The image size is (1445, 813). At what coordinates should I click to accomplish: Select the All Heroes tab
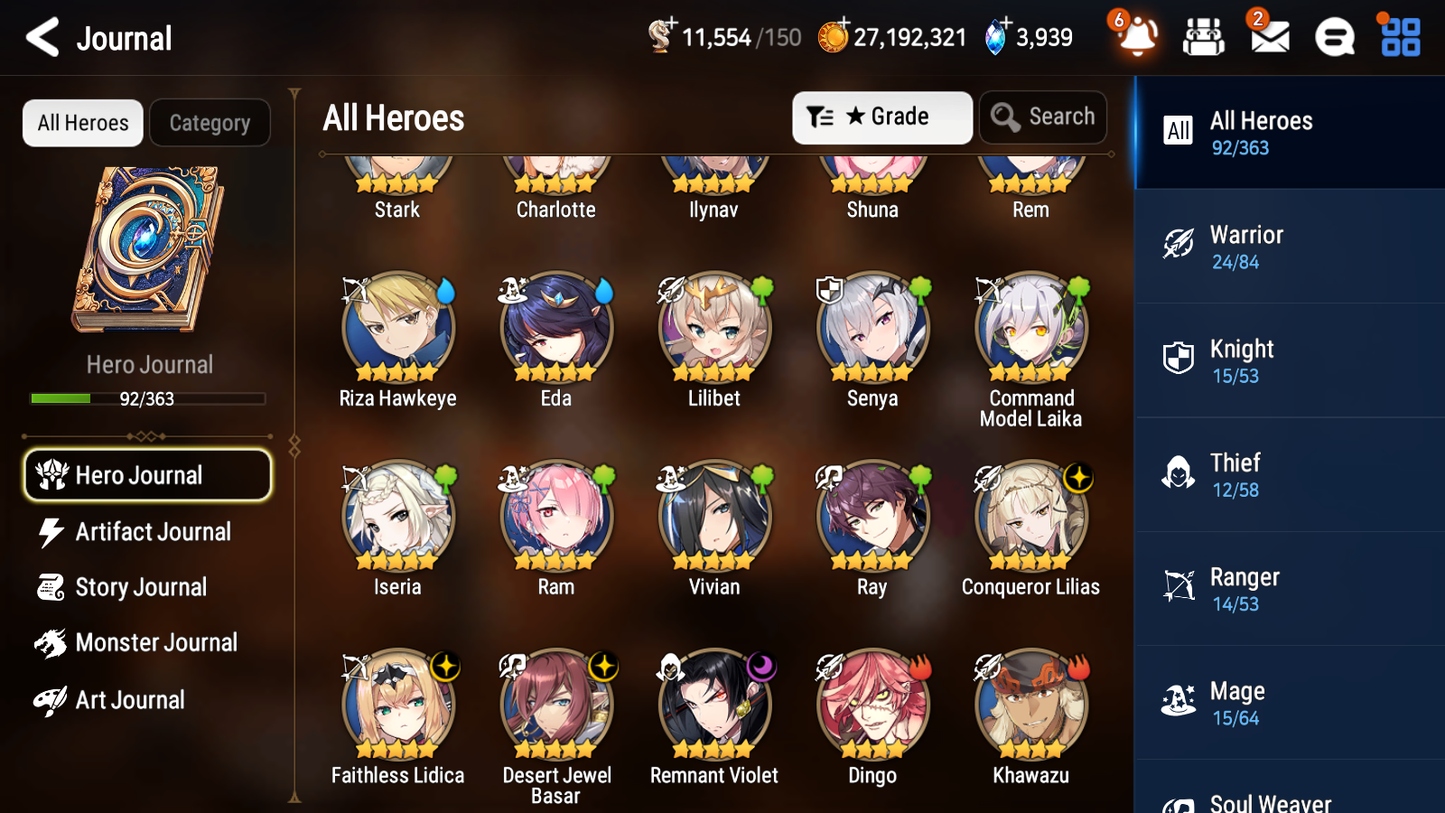click(82, 122)
